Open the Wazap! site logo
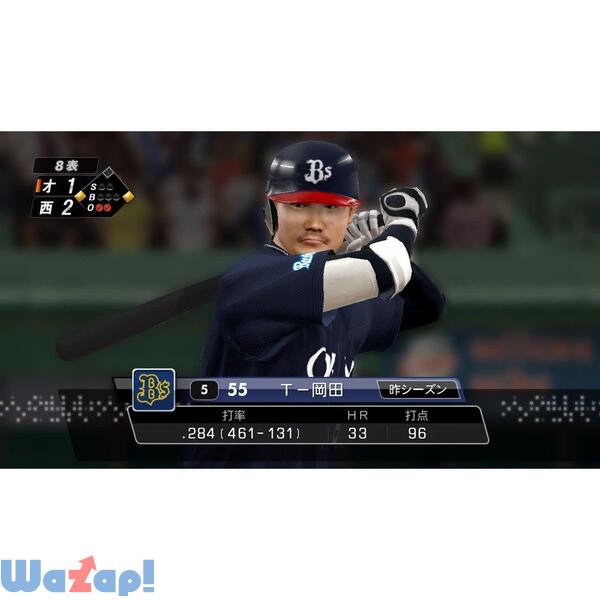Image resolution: width=600 pixels, height=600 pixels. [77, 576]
